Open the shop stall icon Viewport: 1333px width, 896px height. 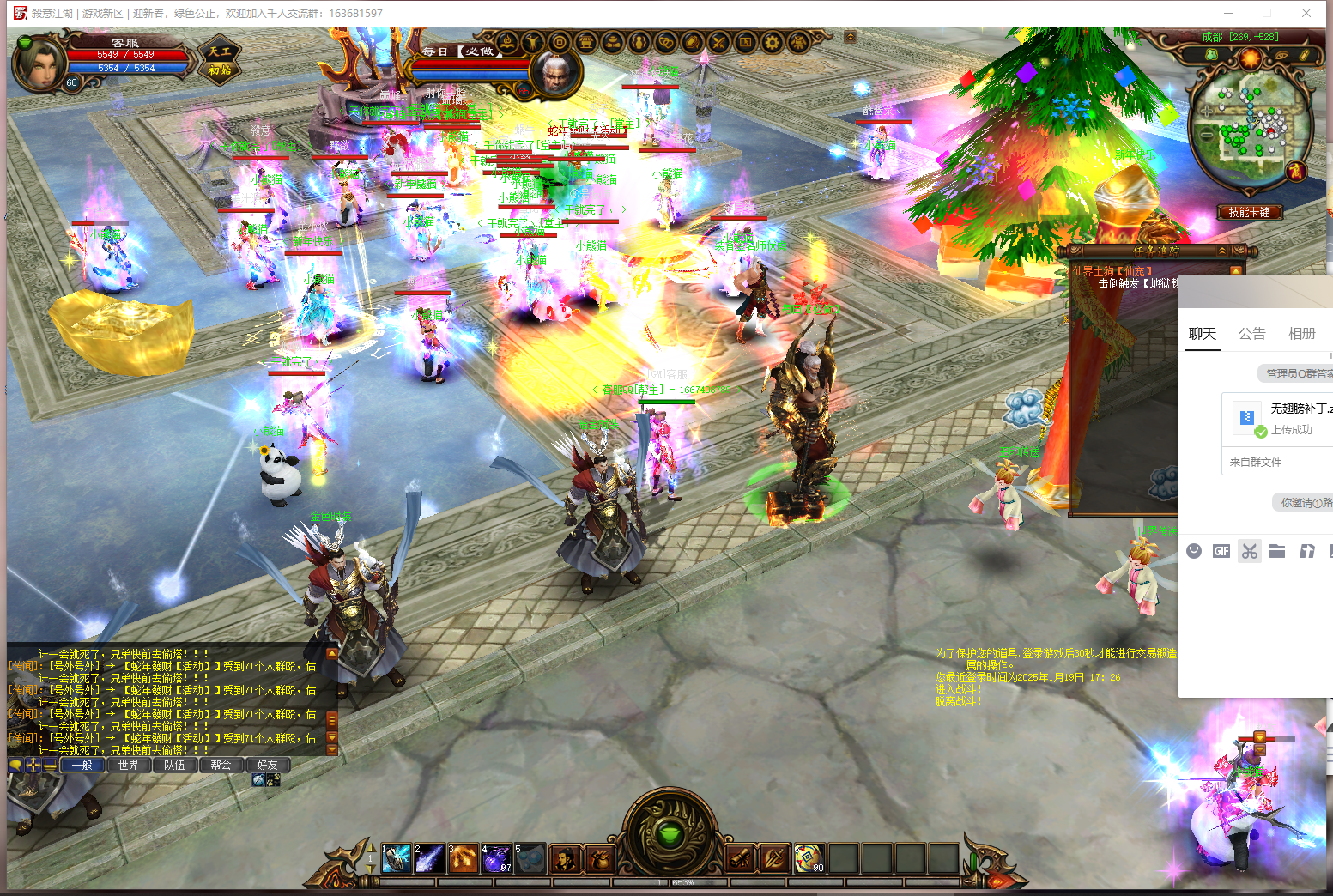pos(585,42)
